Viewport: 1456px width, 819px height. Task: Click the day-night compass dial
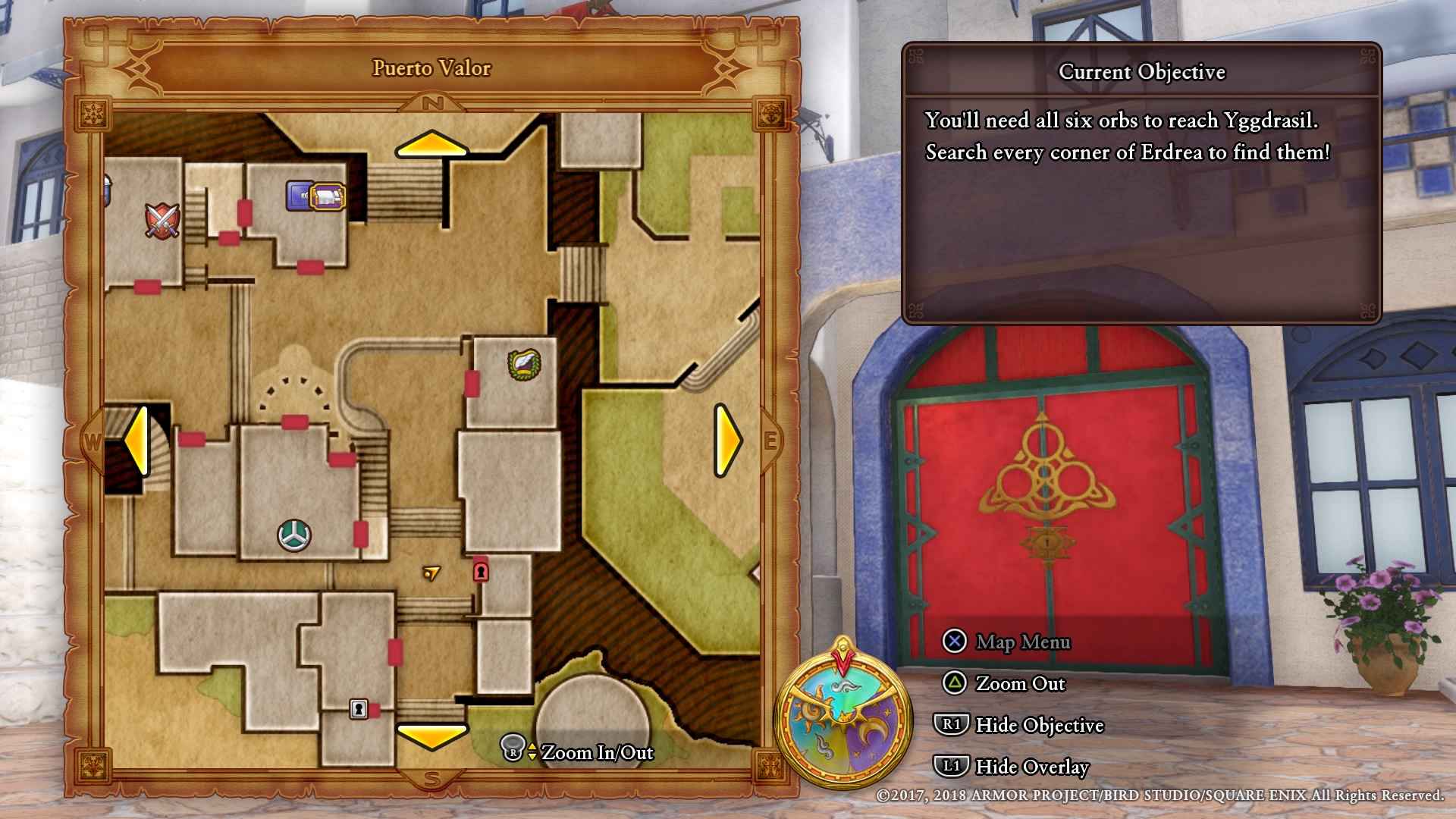pyautogui.click(x=843, y=715)
